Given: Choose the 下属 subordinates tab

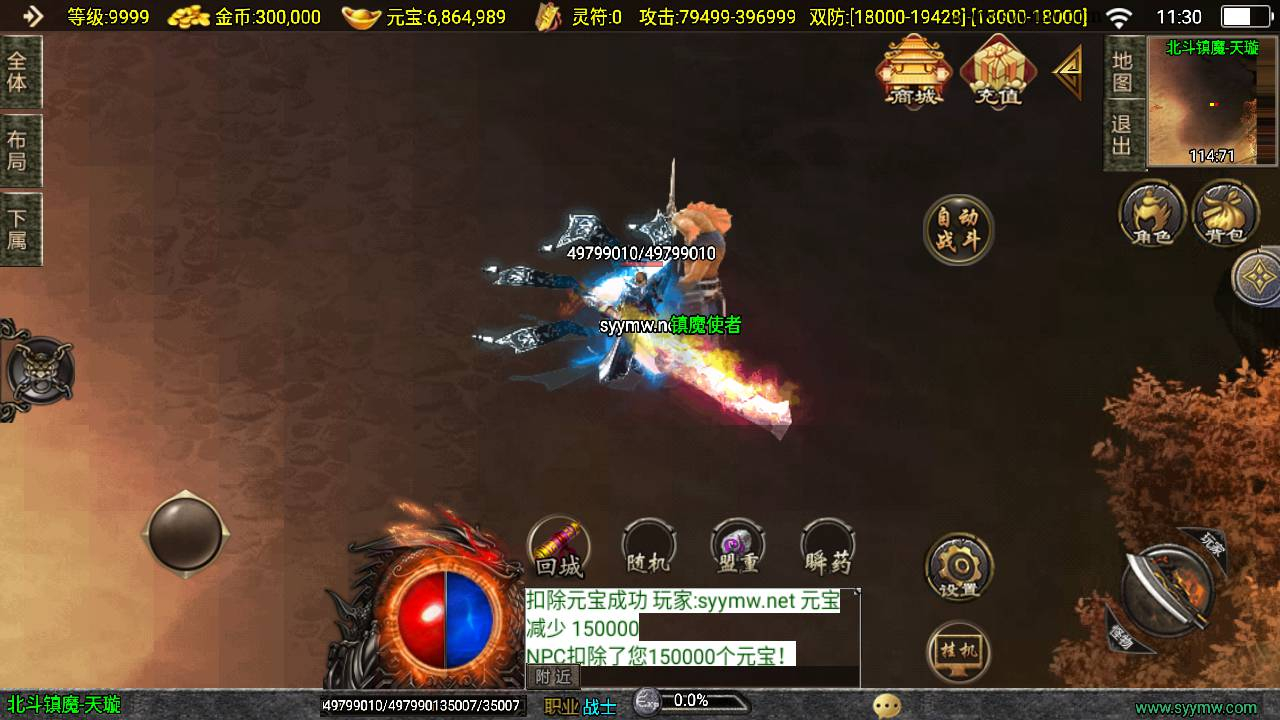Looking at the screenshot, I should pos(18,229).
